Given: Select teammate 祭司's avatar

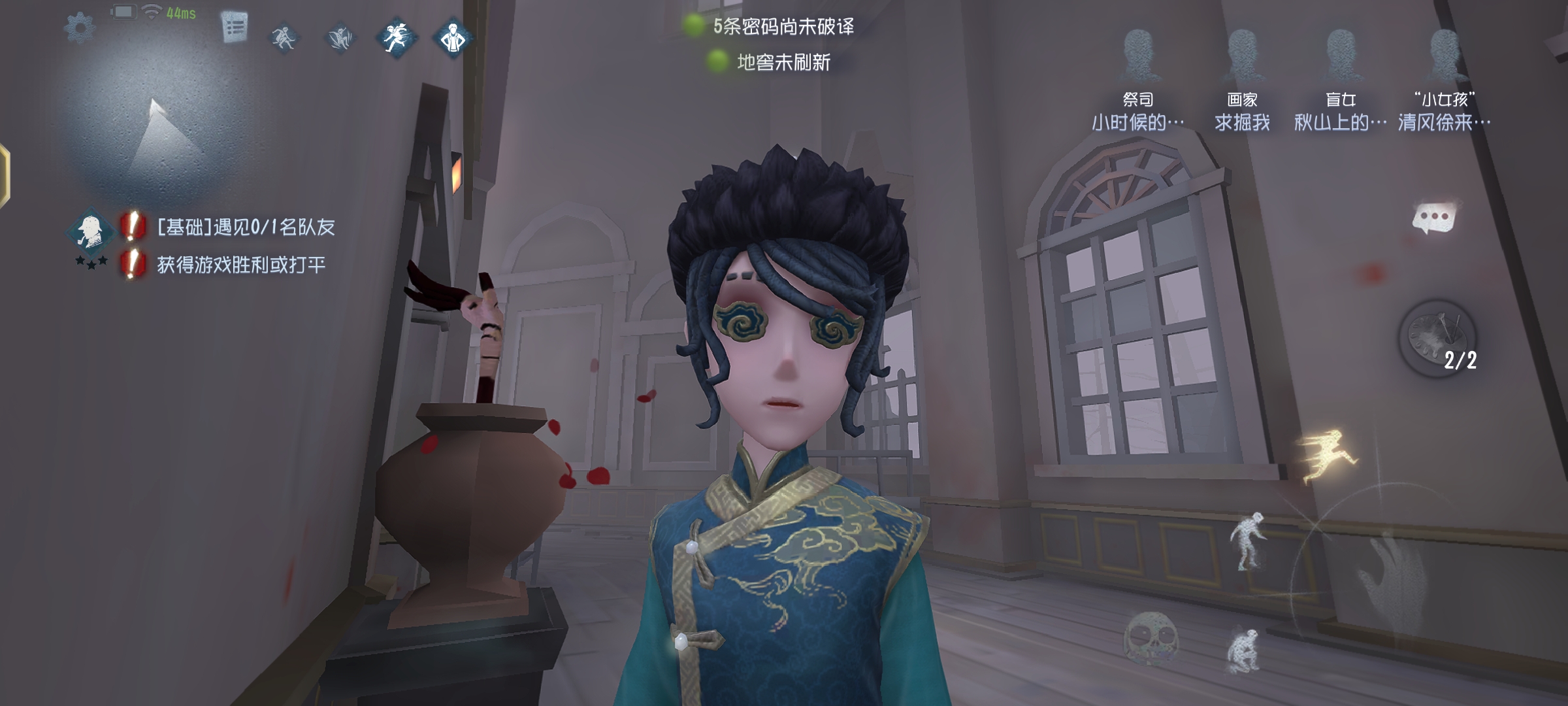Looking at the screenshot, I should tap(1141, 52).
